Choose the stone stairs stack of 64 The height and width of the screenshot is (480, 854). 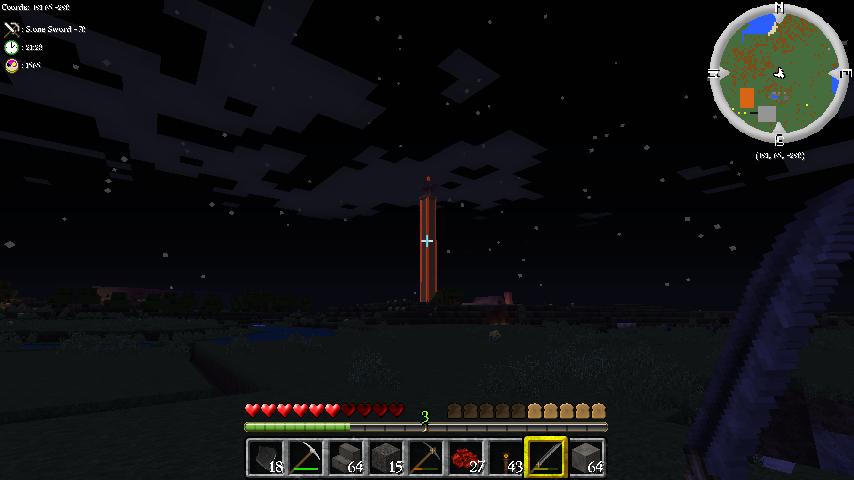coord(346,458)
